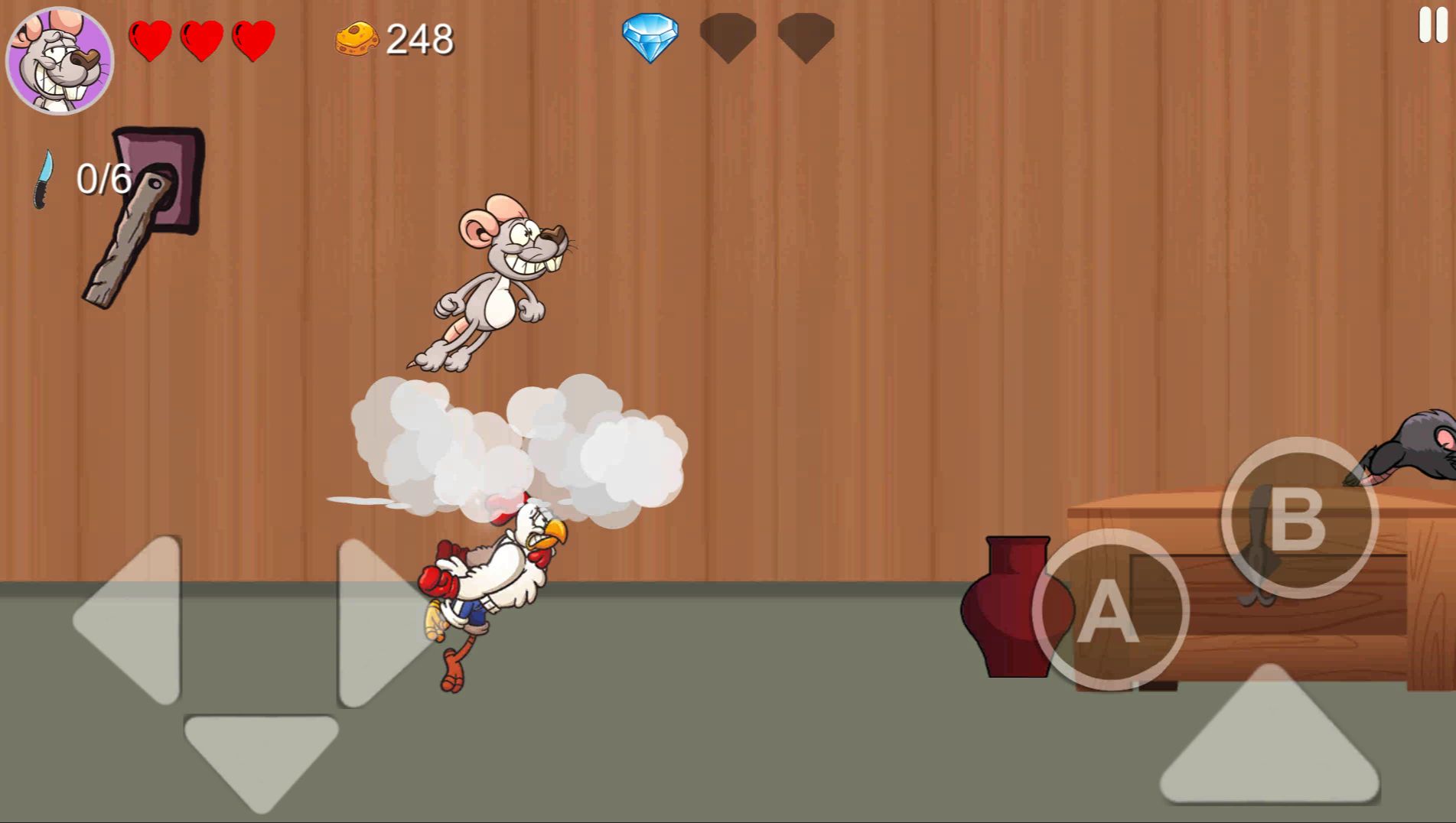This screenshot has width=1456, height=823.
Task: Activate the A action button
Action: [x=1109, y=610]
